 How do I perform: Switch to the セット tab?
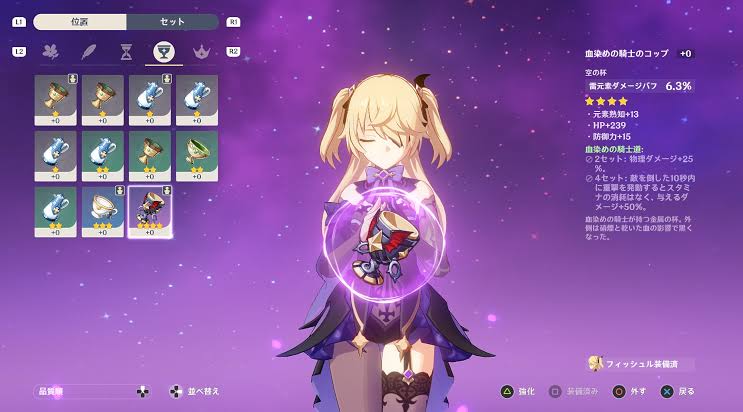pos(172,21)
